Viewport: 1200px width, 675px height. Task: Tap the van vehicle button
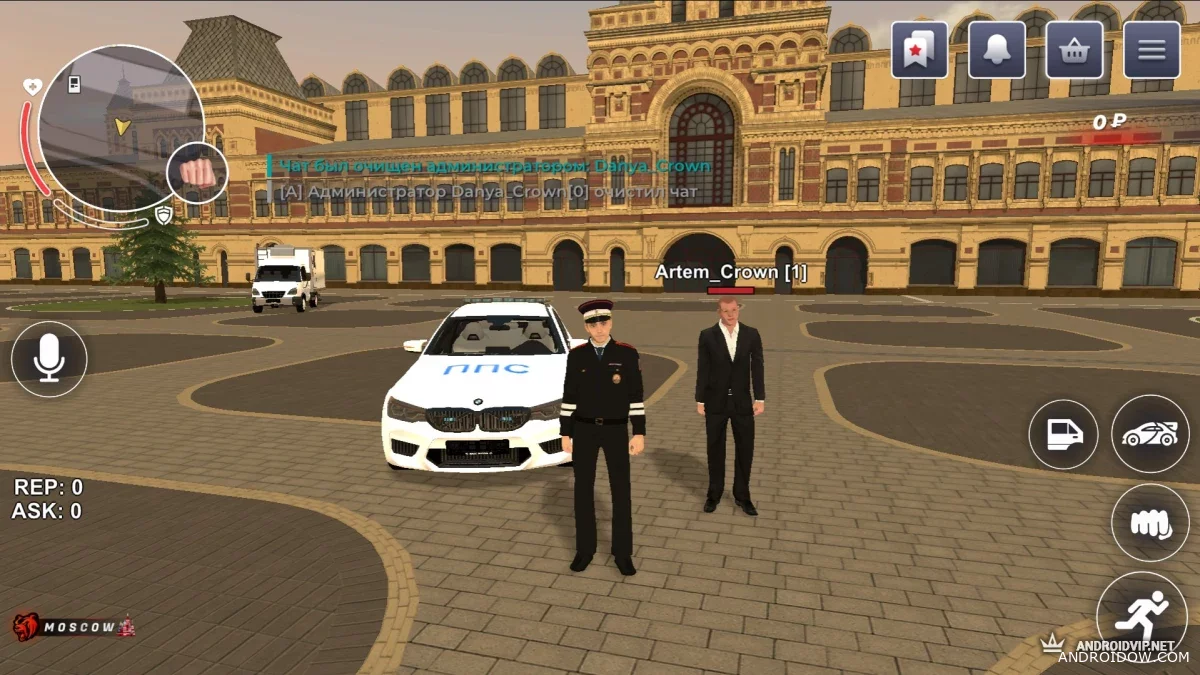[1063, 434]
